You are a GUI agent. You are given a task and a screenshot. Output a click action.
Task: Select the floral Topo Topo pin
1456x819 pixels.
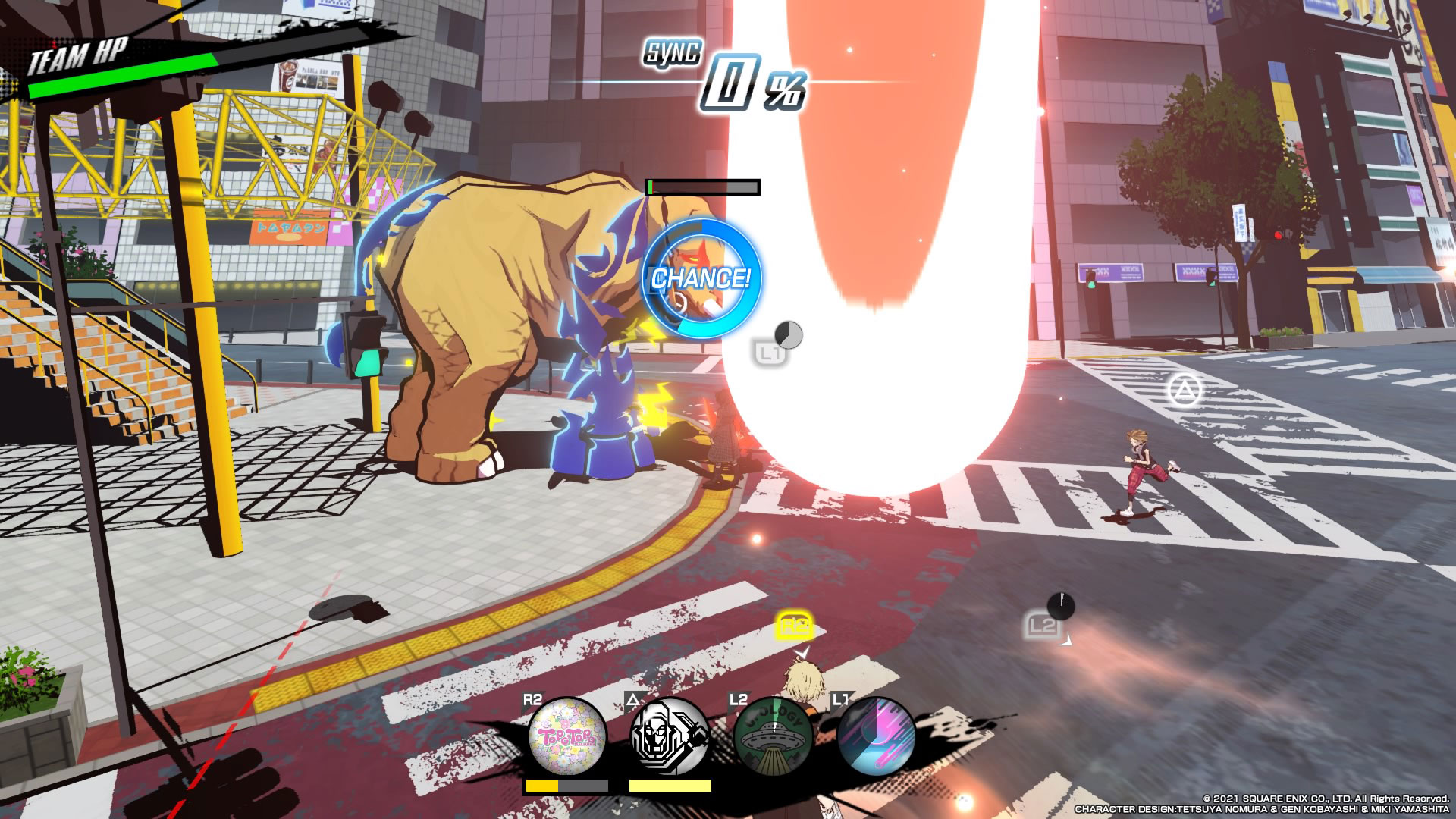pos(567,737)
